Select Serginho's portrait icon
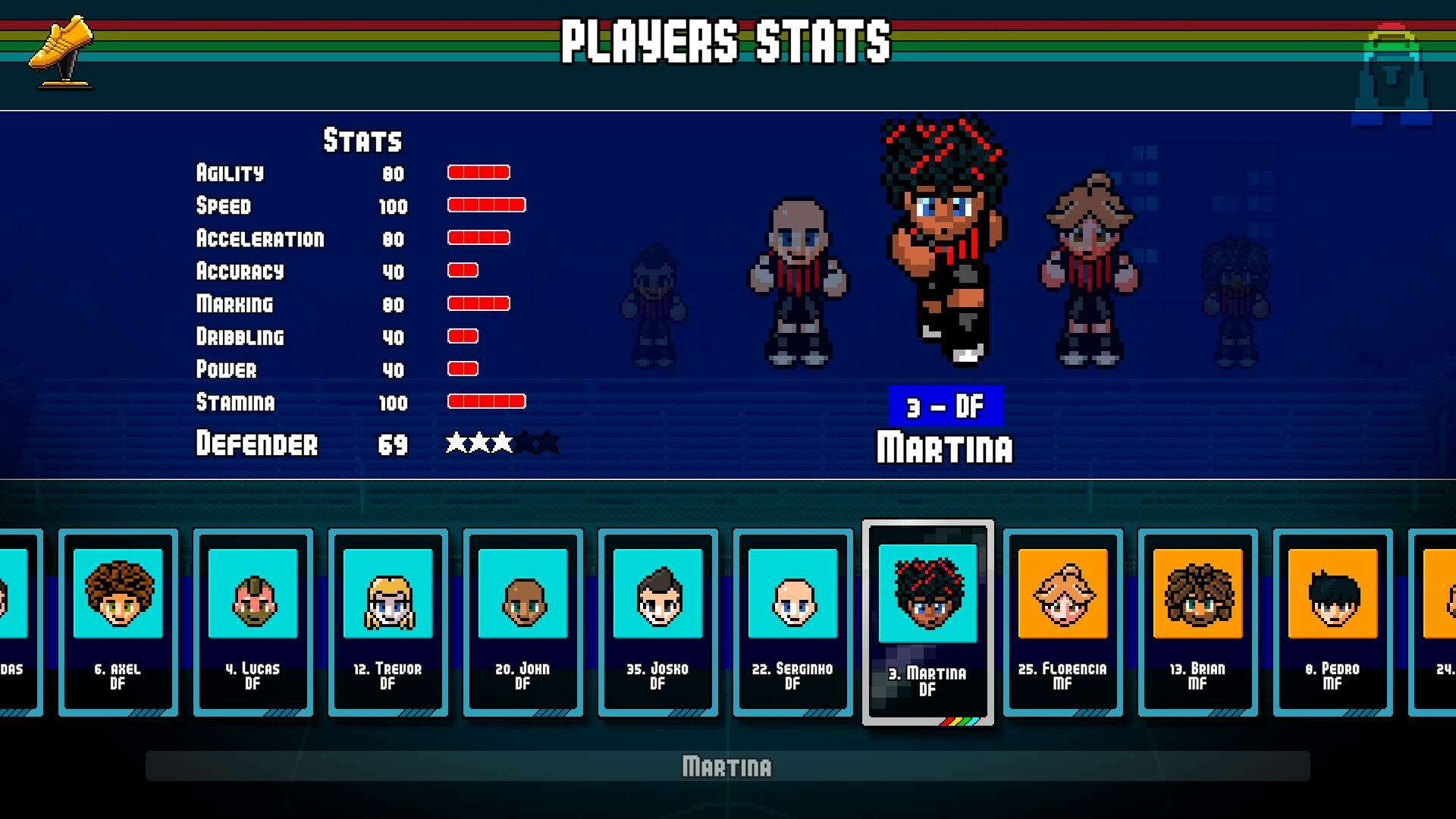Viewport: 1456px width, 819px height. pyautogui.click(x=792, y=595)
